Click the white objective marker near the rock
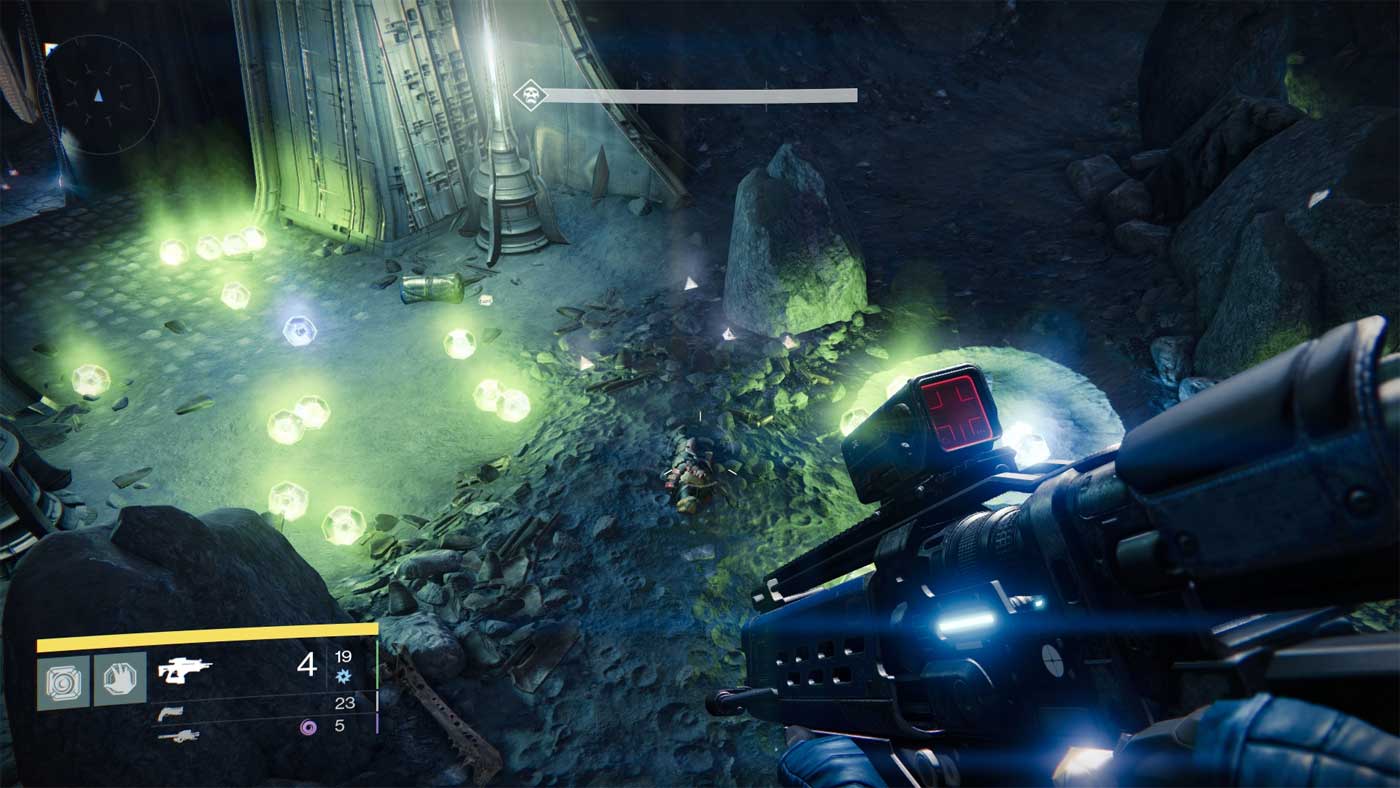Screen dimensions: 1400x788 689,284
